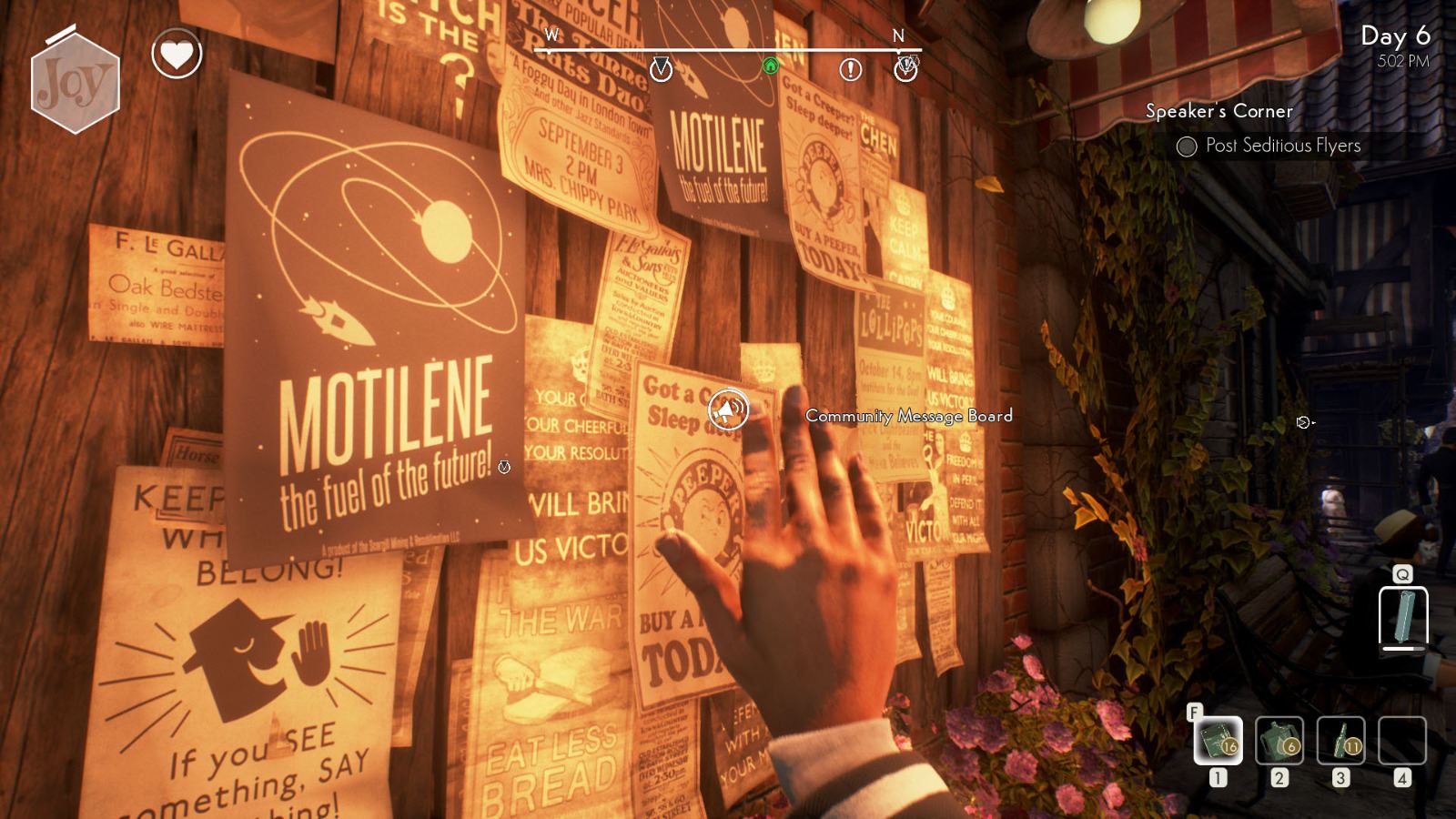Select the Post Seditious Flyers objective circle
This screenshot has height=819, width=1456.
click(x=1186, y=145)
